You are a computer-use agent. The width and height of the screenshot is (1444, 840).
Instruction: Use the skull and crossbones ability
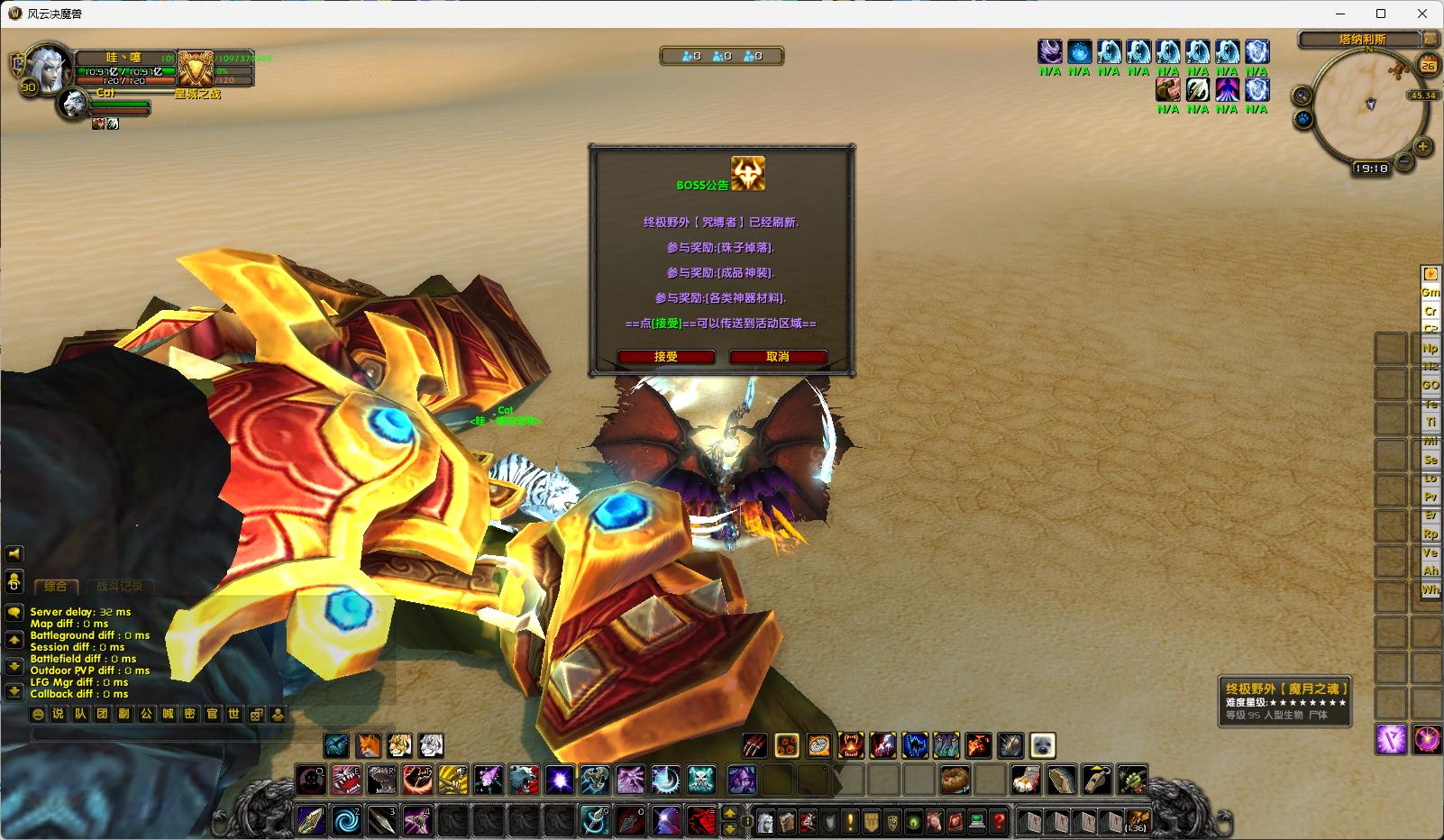pyautogui.click(x=701, y=779)
